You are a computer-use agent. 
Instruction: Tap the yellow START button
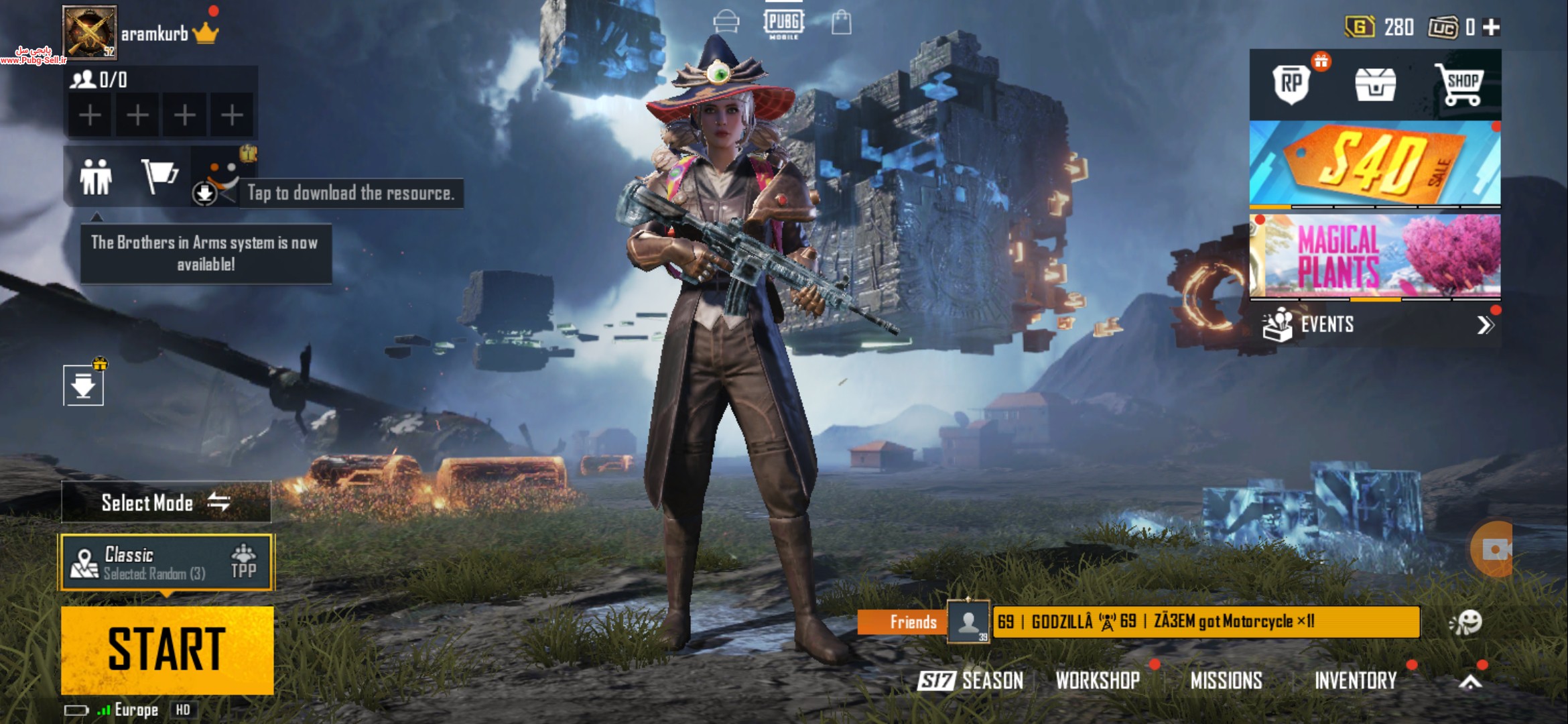pos(167,650)
